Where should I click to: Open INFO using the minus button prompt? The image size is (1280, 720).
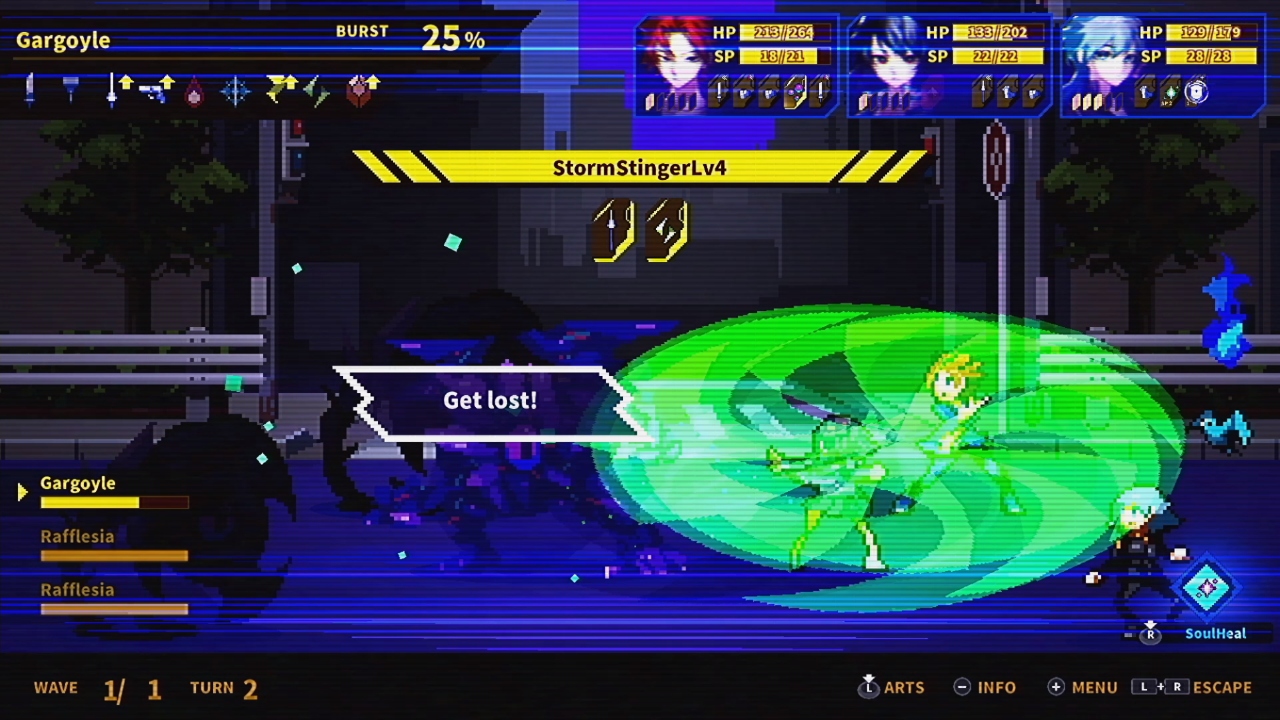click(985, 687)
